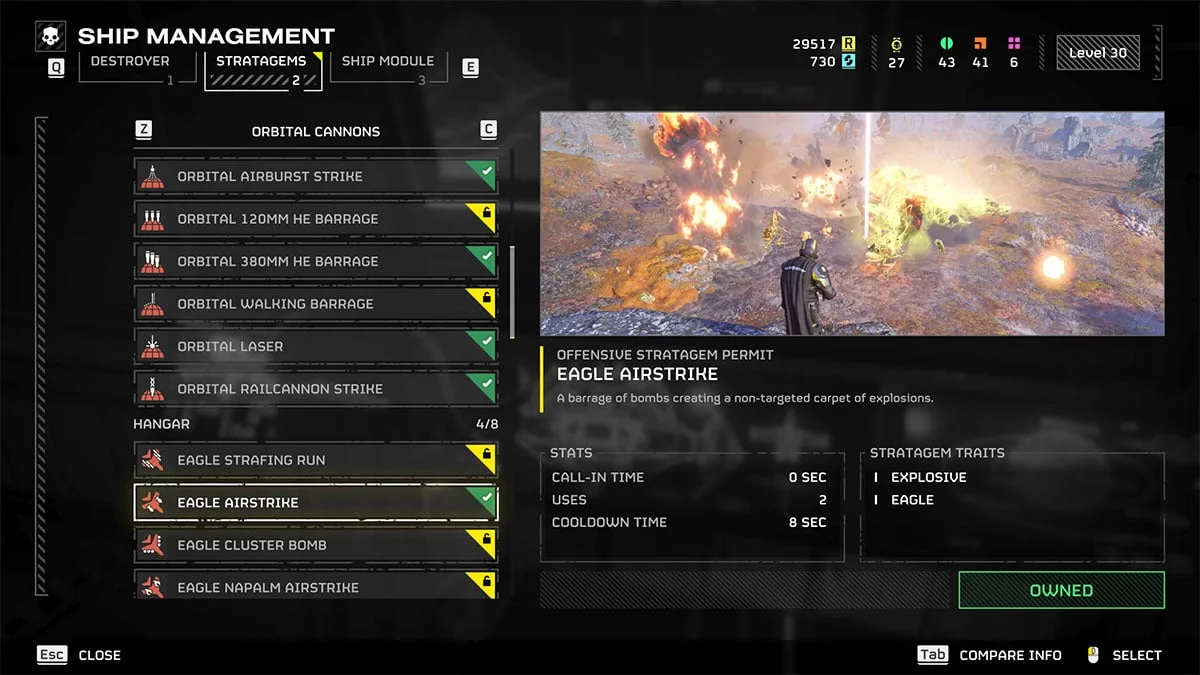Select Eagle Napalm Airstrike
The width and height of the screenshot is (1200, 675).
pyautogui.click(x=315, y=585)
